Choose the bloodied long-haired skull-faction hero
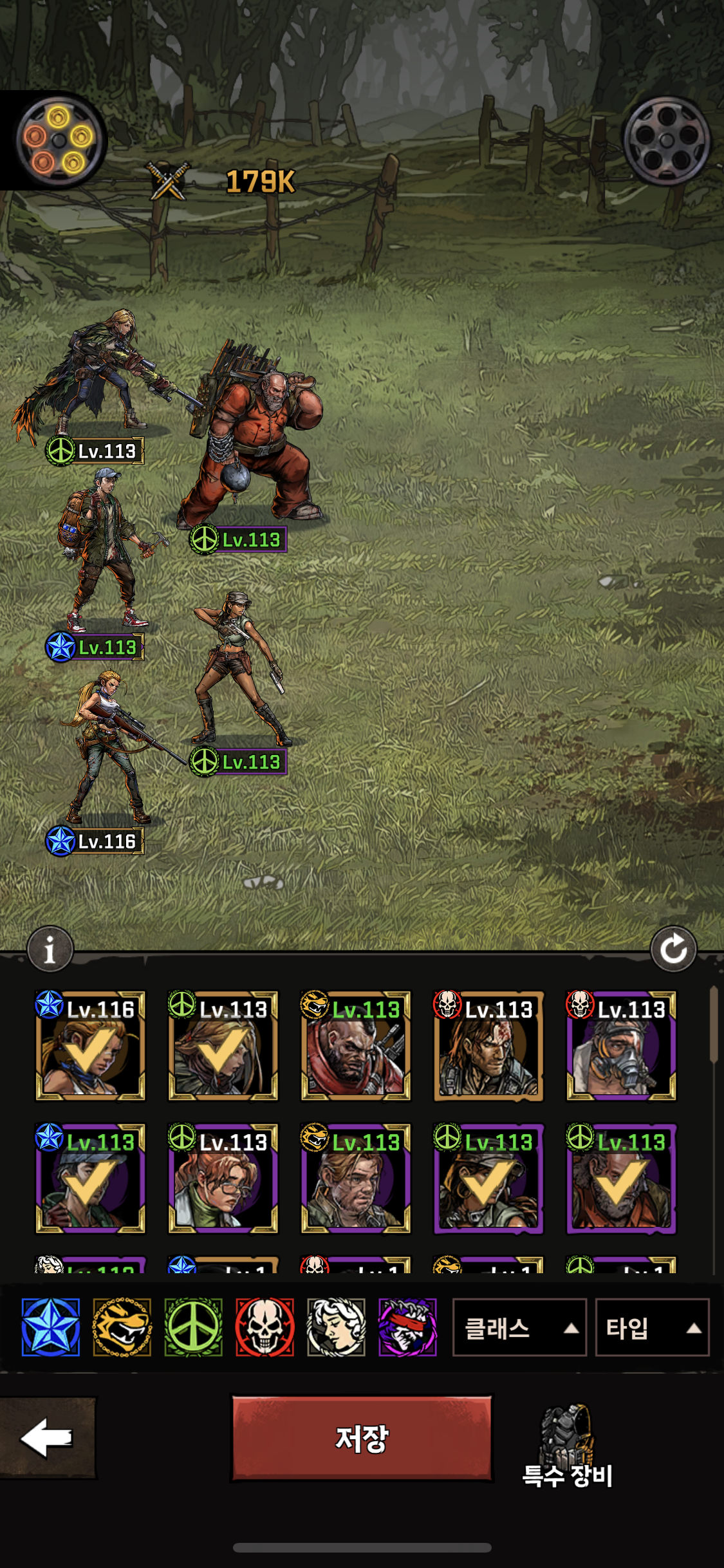The height and width of the screenshot is (1568, 724). [488, 1046]
